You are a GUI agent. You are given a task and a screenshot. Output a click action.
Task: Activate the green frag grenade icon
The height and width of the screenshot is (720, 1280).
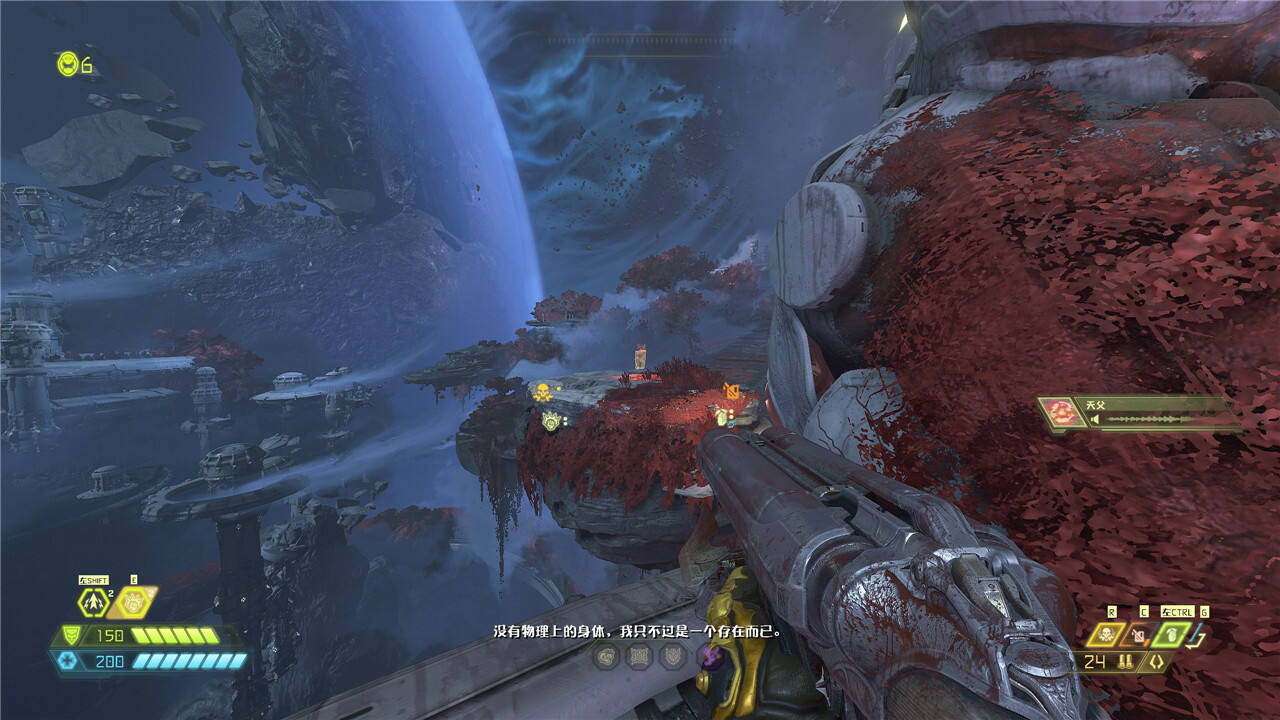point(1171,634)
